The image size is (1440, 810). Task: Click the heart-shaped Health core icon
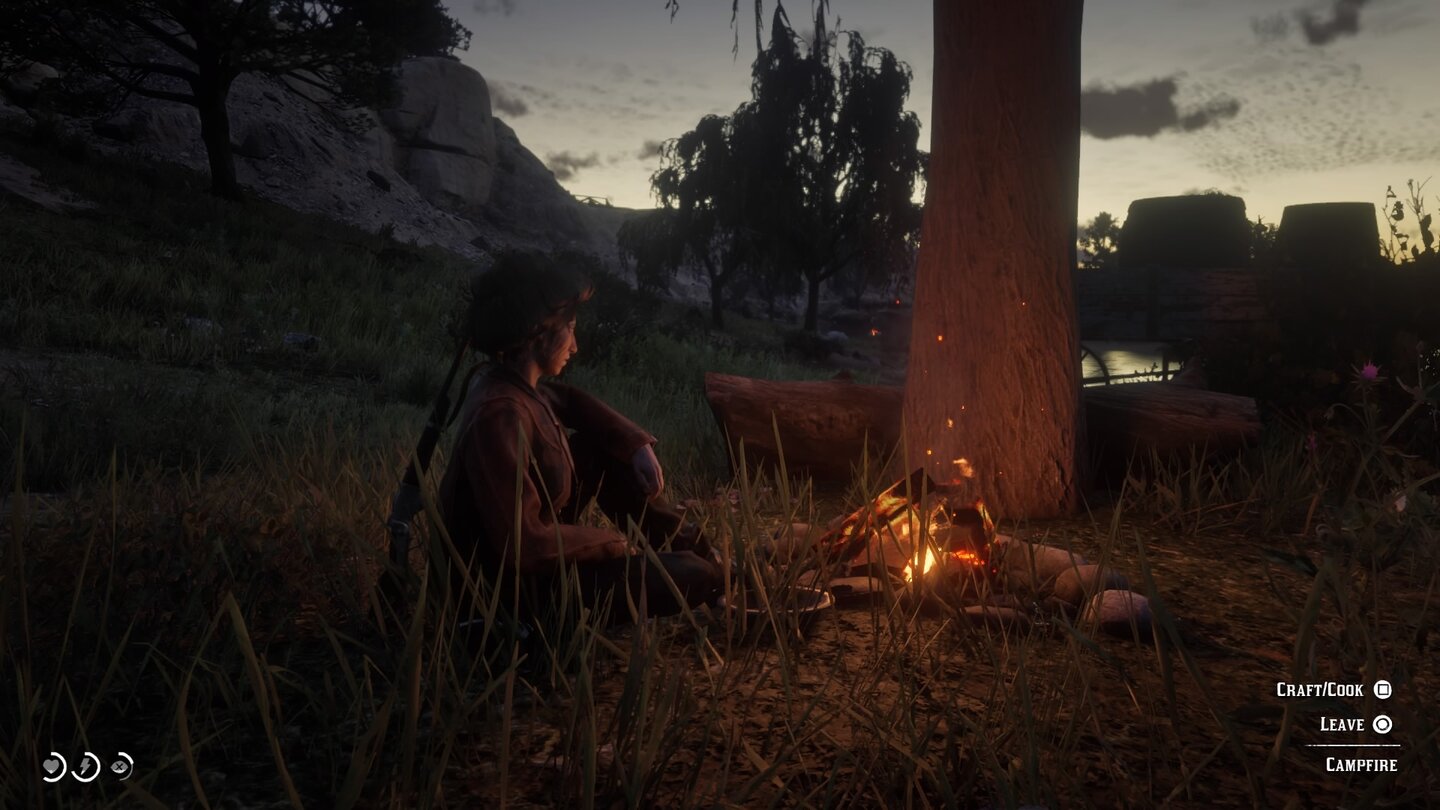point(51,766)
